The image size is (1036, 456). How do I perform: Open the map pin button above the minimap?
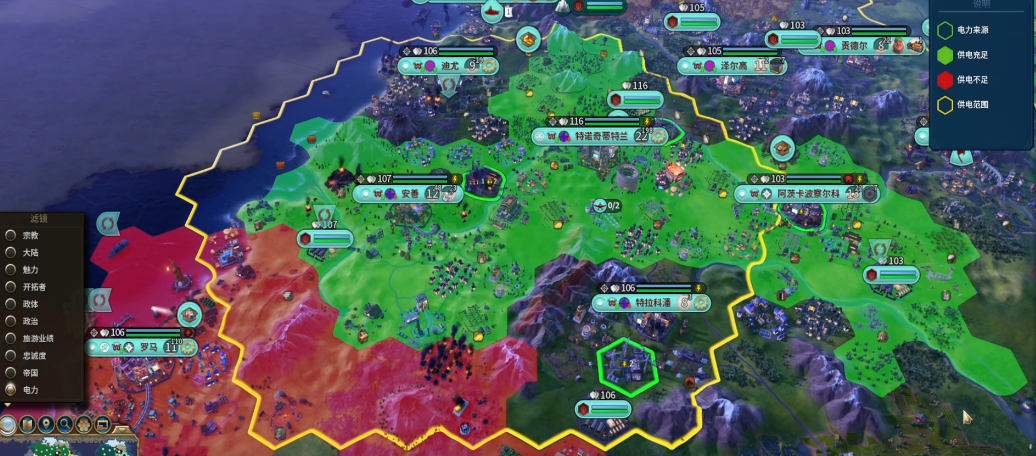46,425
